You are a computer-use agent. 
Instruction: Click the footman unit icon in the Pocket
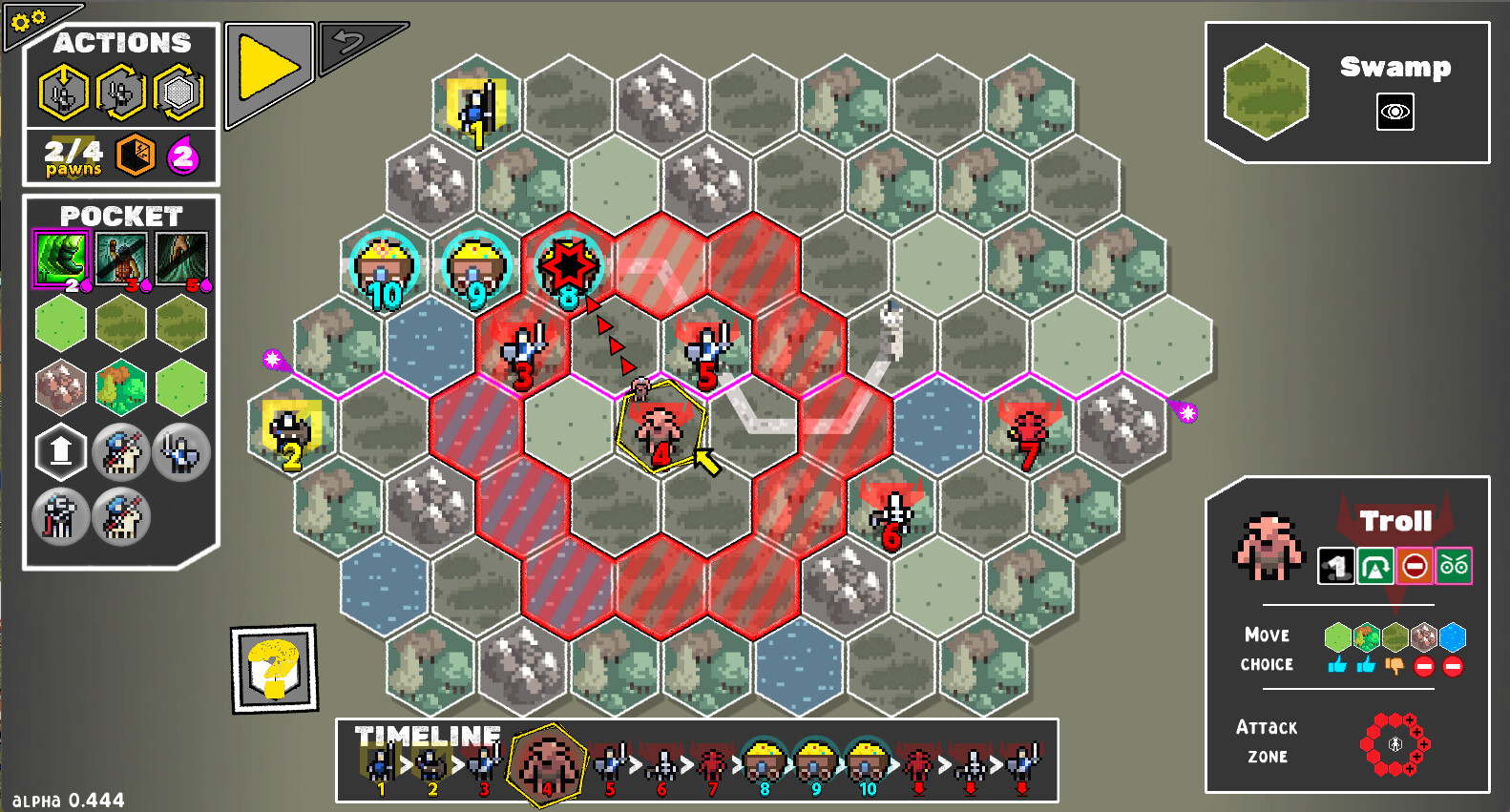click(182, 453)
